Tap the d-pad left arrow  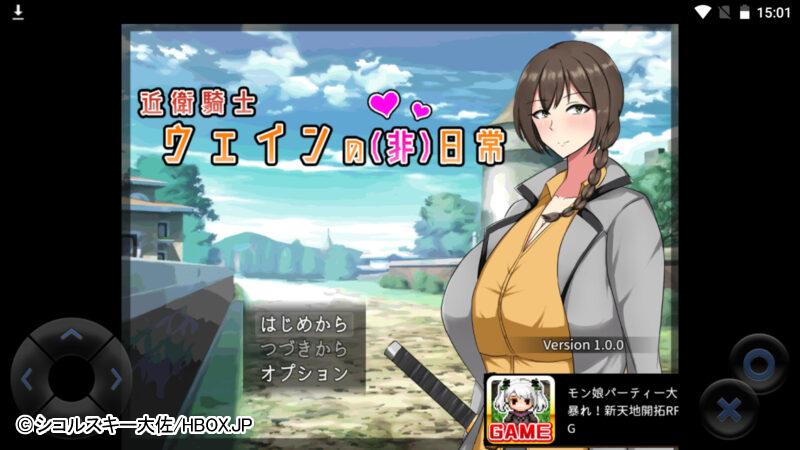tap(27, 379)
